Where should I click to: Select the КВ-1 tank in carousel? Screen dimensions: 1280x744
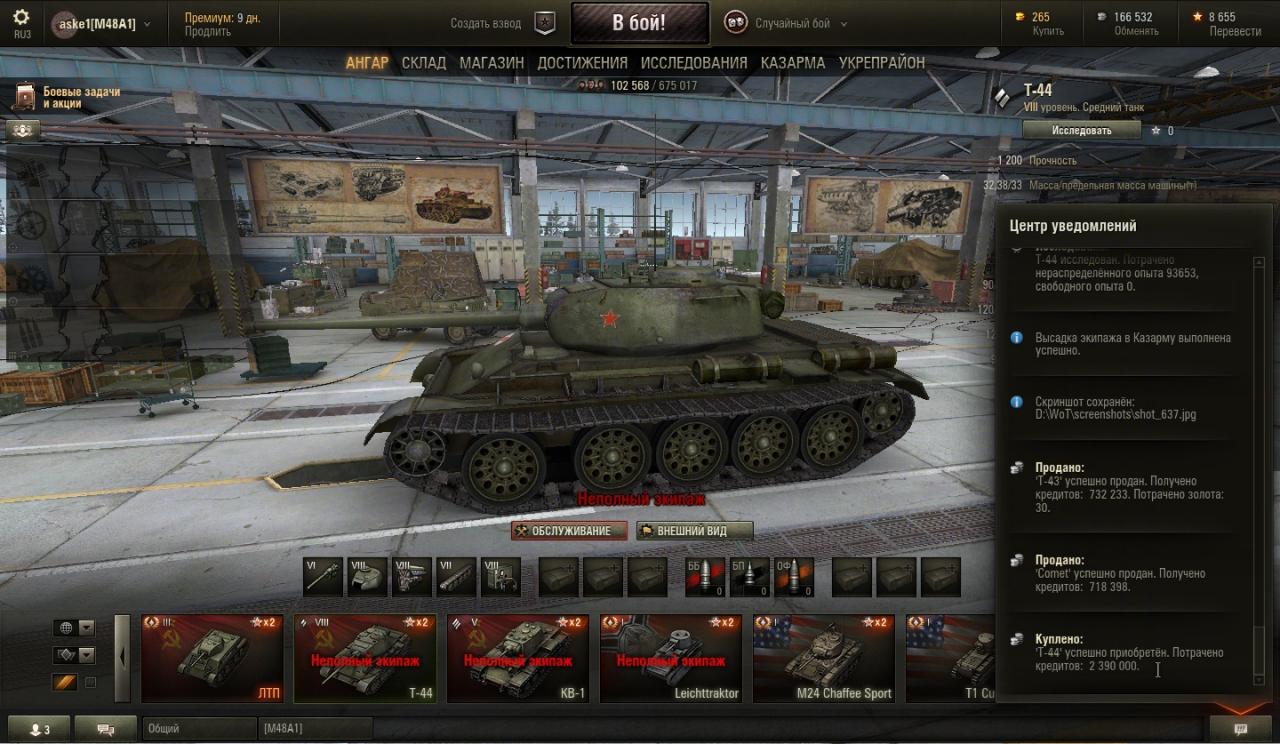517,659
